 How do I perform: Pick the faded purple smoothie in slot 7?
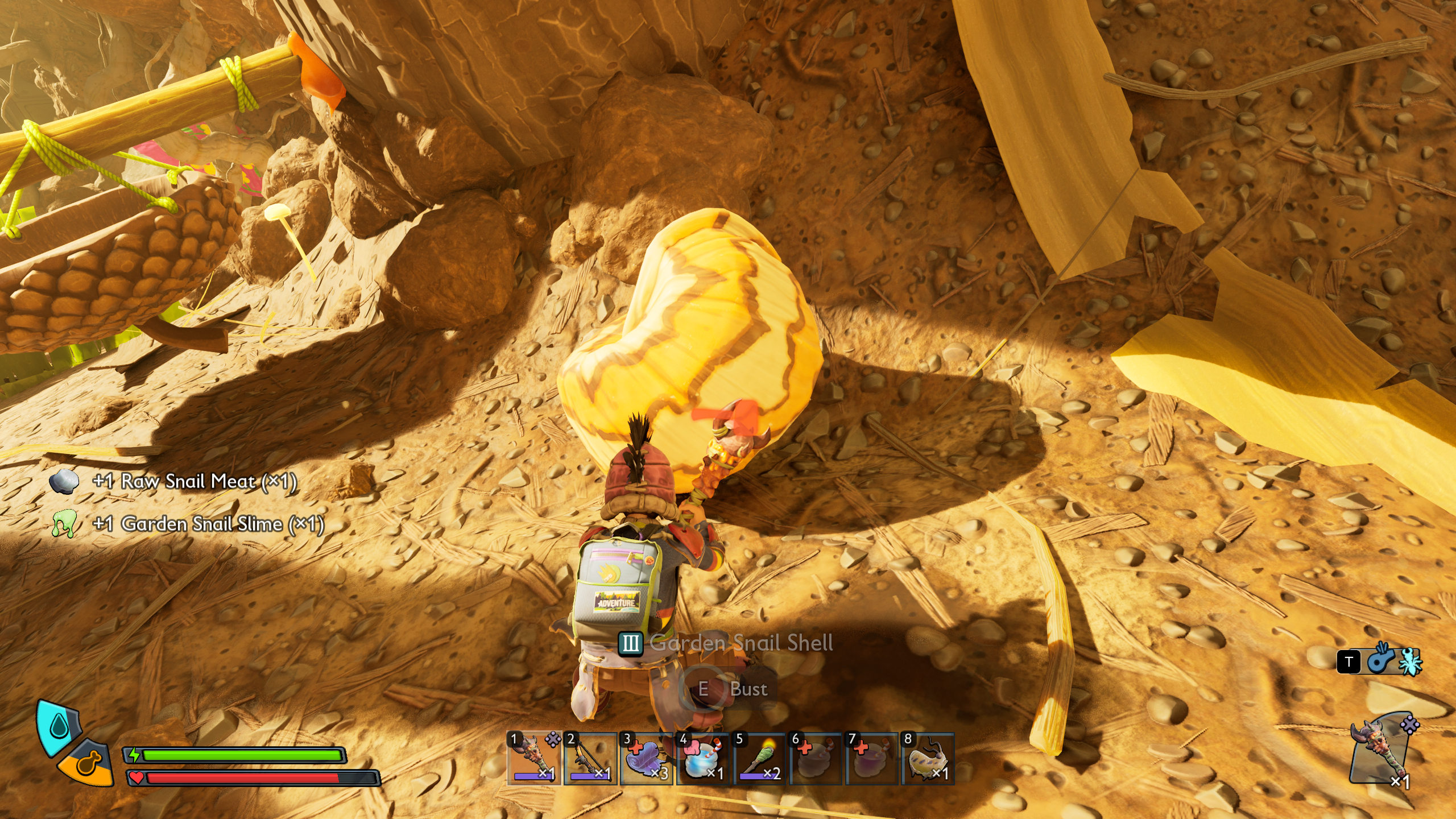coord(871,758)
